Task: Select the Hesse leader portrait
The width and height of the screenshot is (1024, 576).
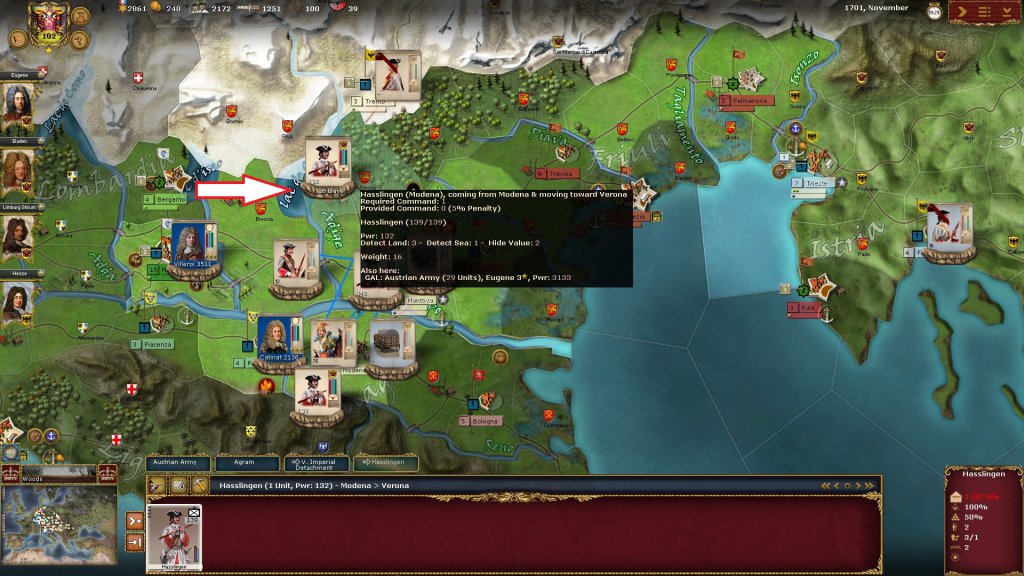Action: coord(16,303)
